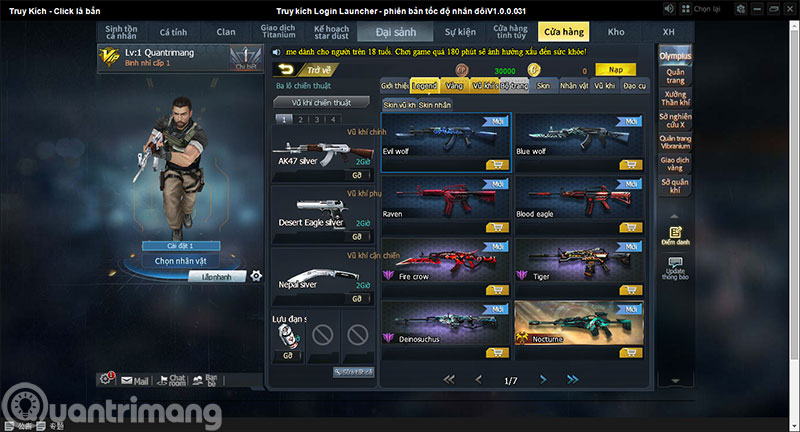
Task: Select the Legend shop category
Action: [425, 87]
